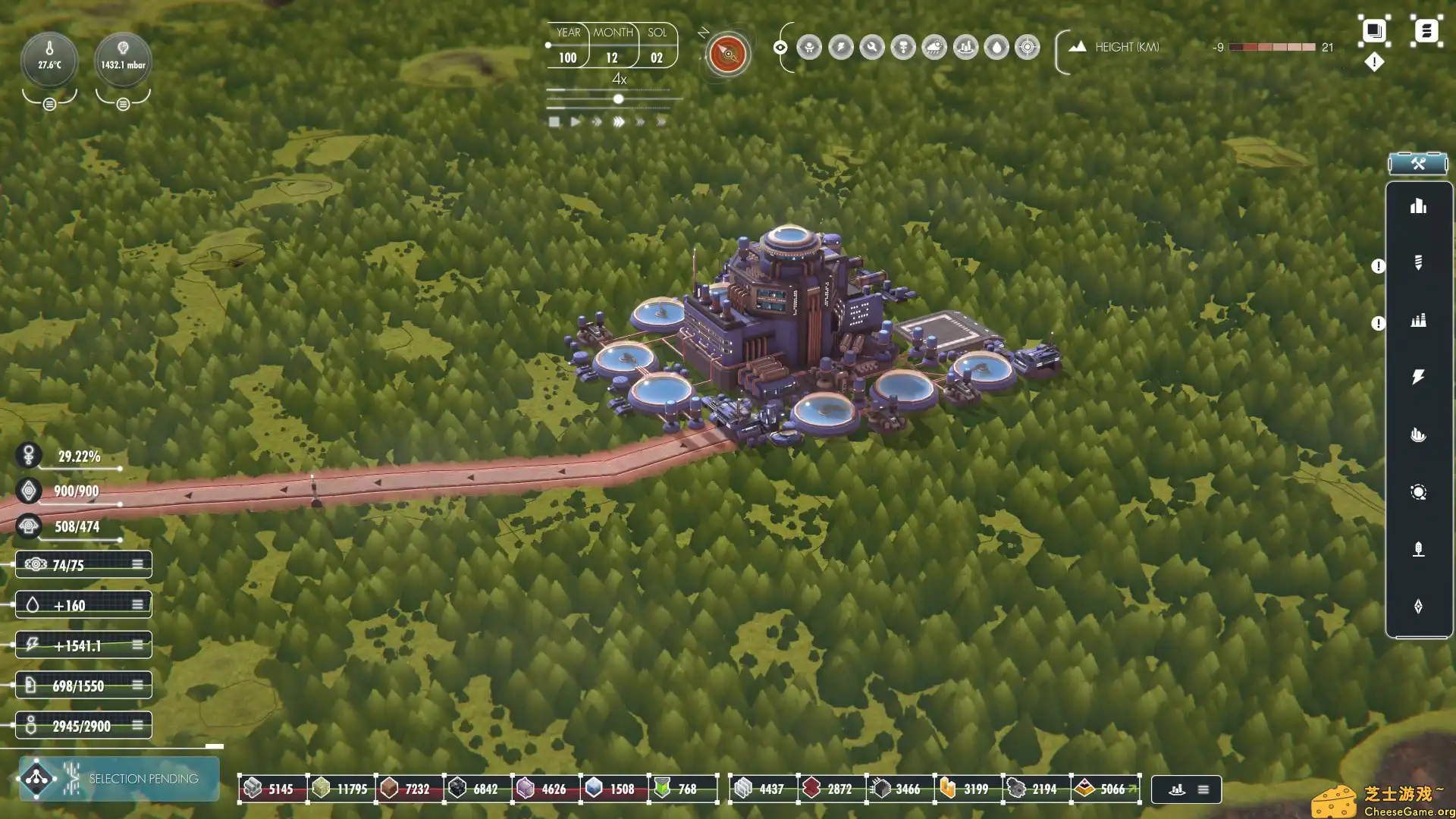Image resolution: width=1456 pixels, height=819 pixels.
Task: Open the power build category with lightning bolt
Action: (x=1418, y=377)
